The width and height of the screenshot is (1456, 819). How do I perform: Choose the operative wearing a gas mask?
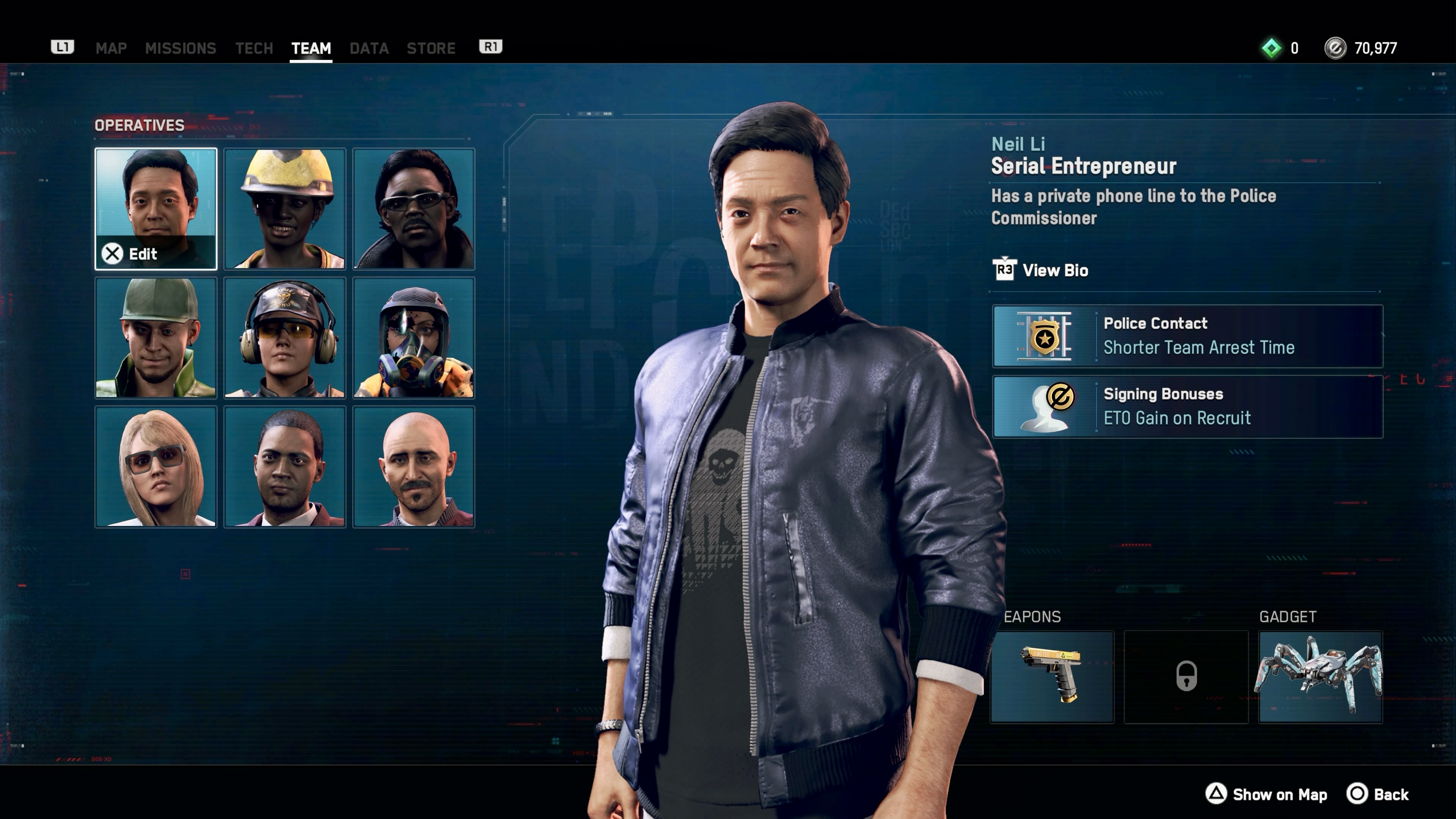pos(413,337)
